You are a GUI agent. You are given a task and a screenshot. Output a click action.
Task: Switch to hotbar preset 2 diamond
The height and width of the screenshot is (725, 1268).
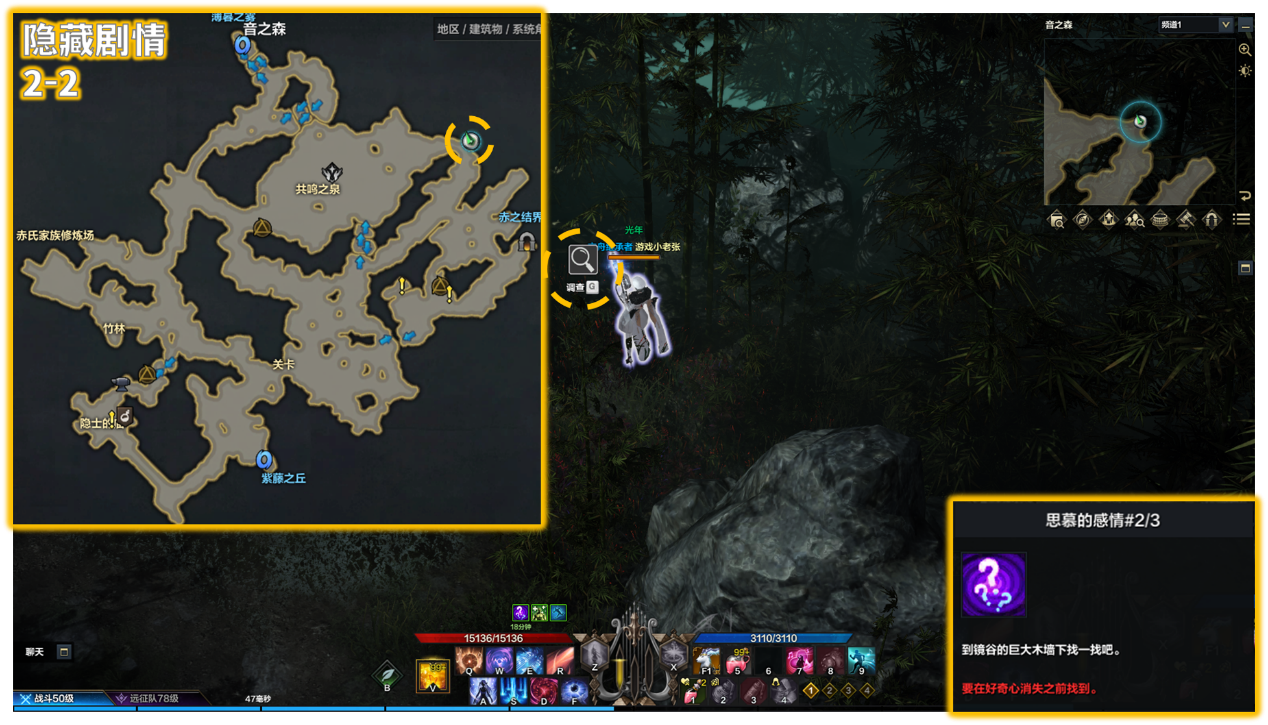tap(831, 690)
